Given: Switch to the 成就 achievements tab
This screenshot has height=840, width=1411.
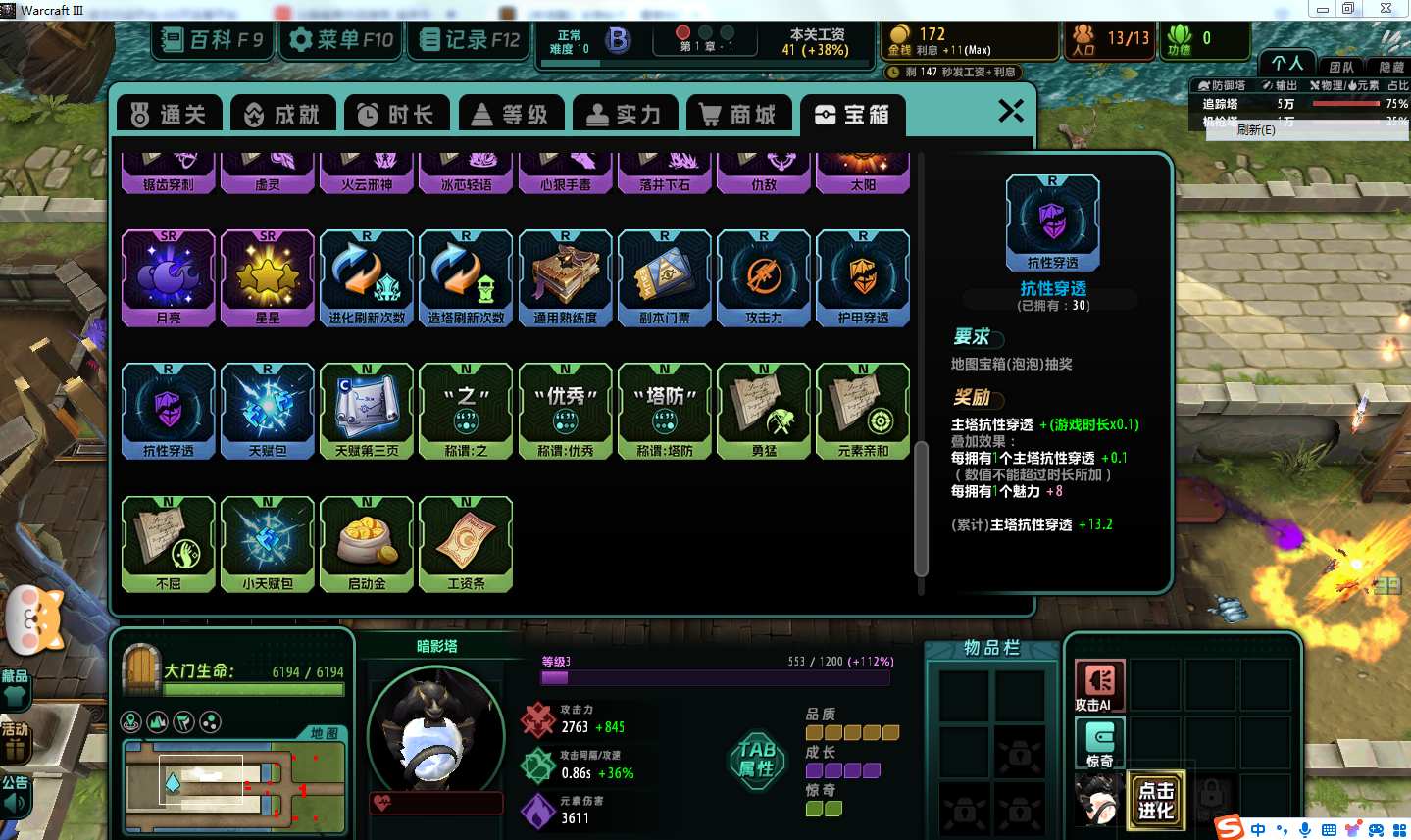Looking at the screenshot, I should pos(282,115).
